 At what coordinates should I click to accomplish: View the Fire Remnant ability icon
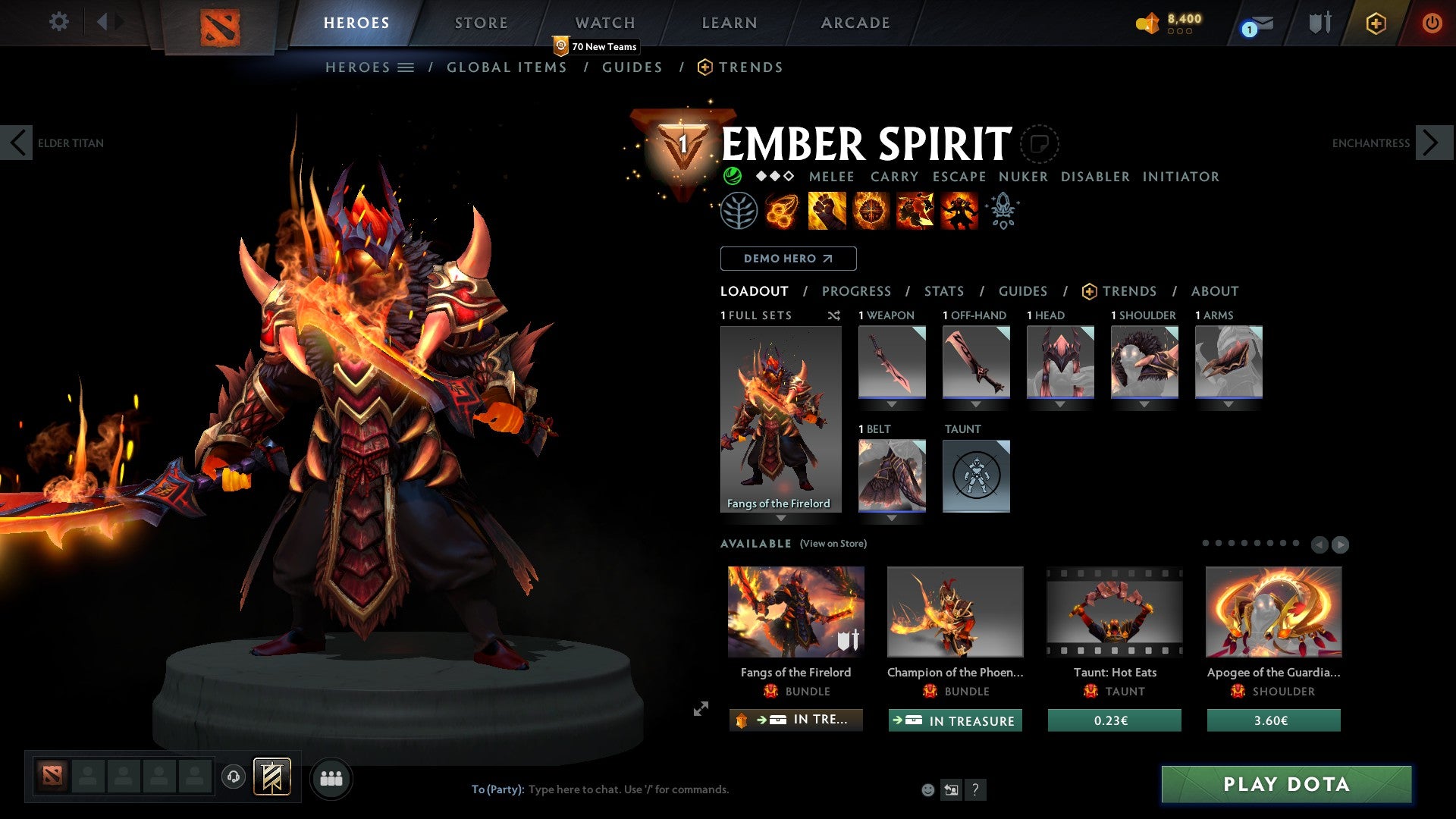point(958,211)
